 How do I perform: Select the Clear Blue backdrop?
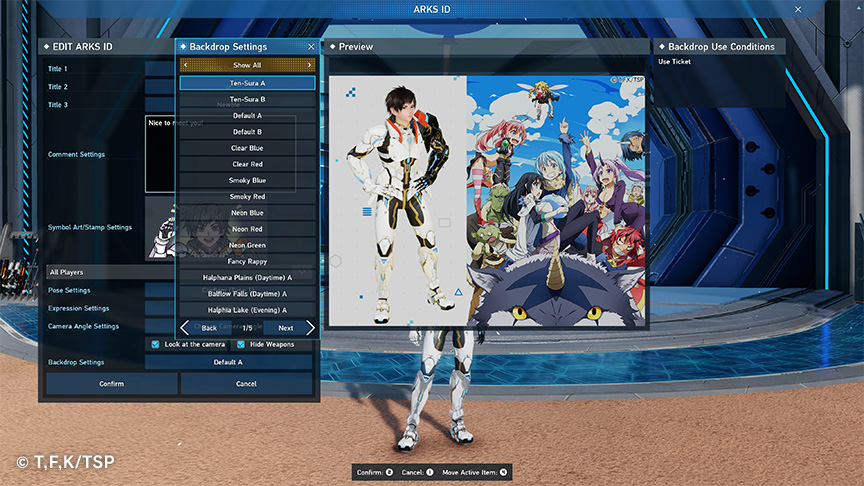pos(247,148)
